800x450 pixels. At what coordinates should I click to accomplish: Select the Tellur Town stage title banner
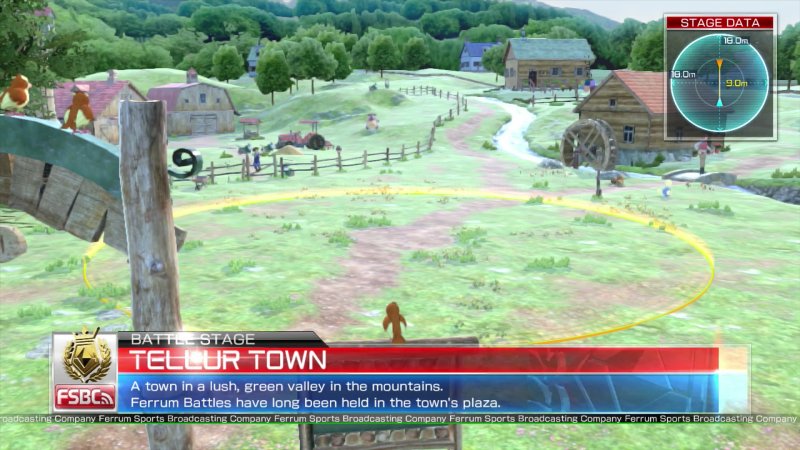[418, 360]
